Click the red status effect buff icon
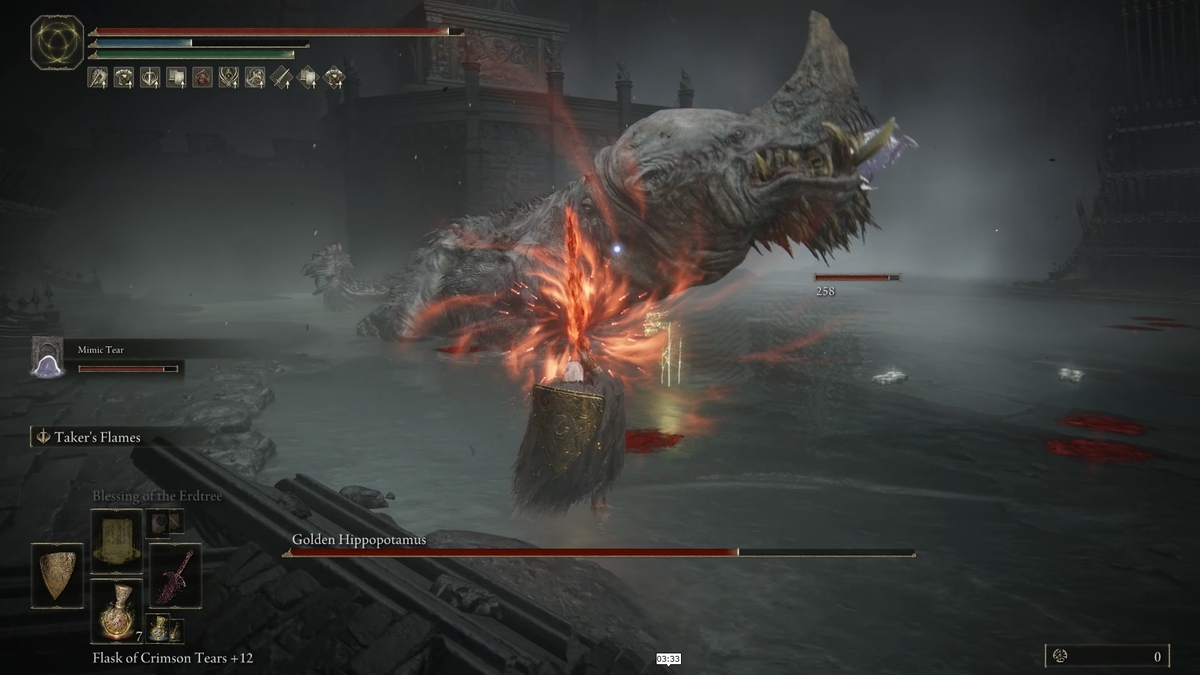Image resolution: width=1200 pixels, height=675 pixels. [202, 77]
